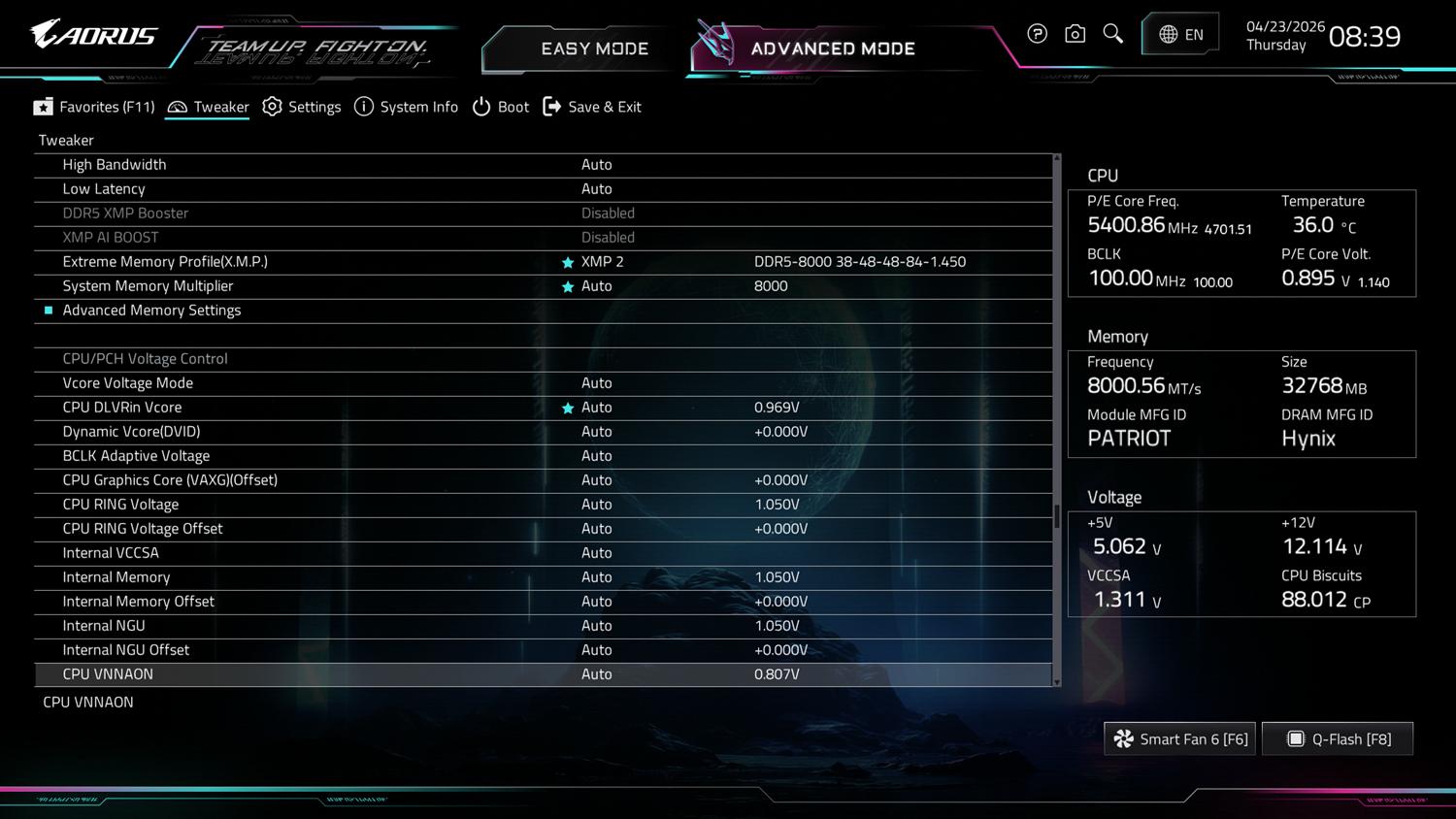Select the CPU RING Voltage setting
The width and height of the screenshot is (1456, 819).
click(x=120, y=505)
